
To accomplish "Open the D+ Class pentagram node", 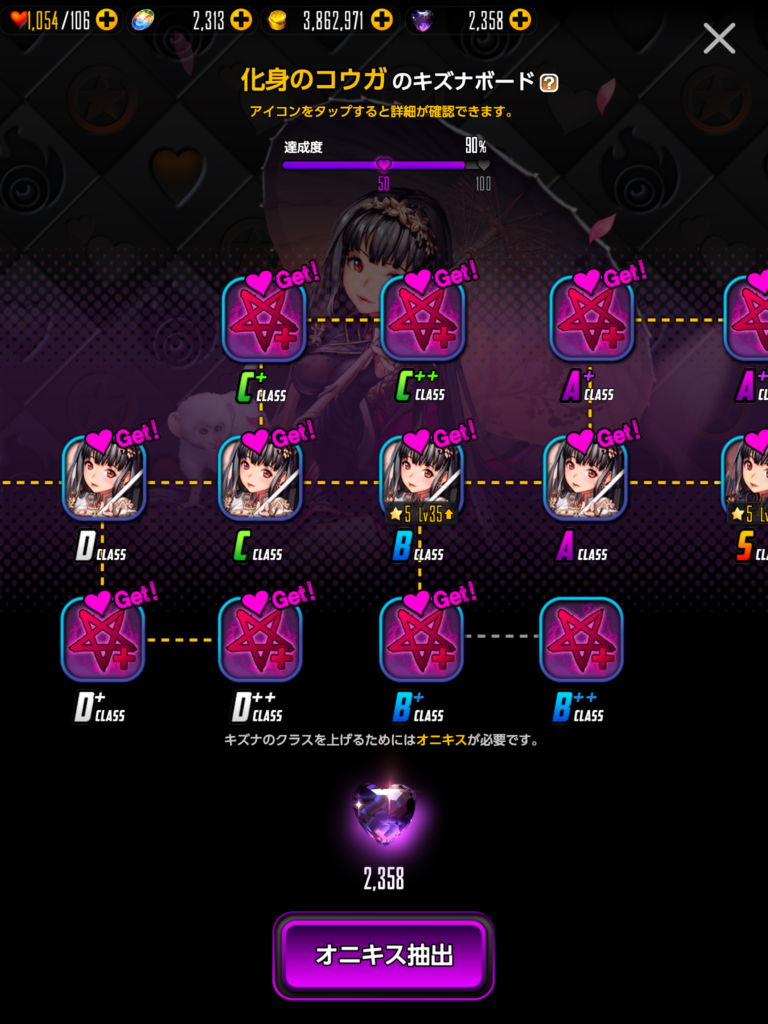I will [x=103, y=639].
